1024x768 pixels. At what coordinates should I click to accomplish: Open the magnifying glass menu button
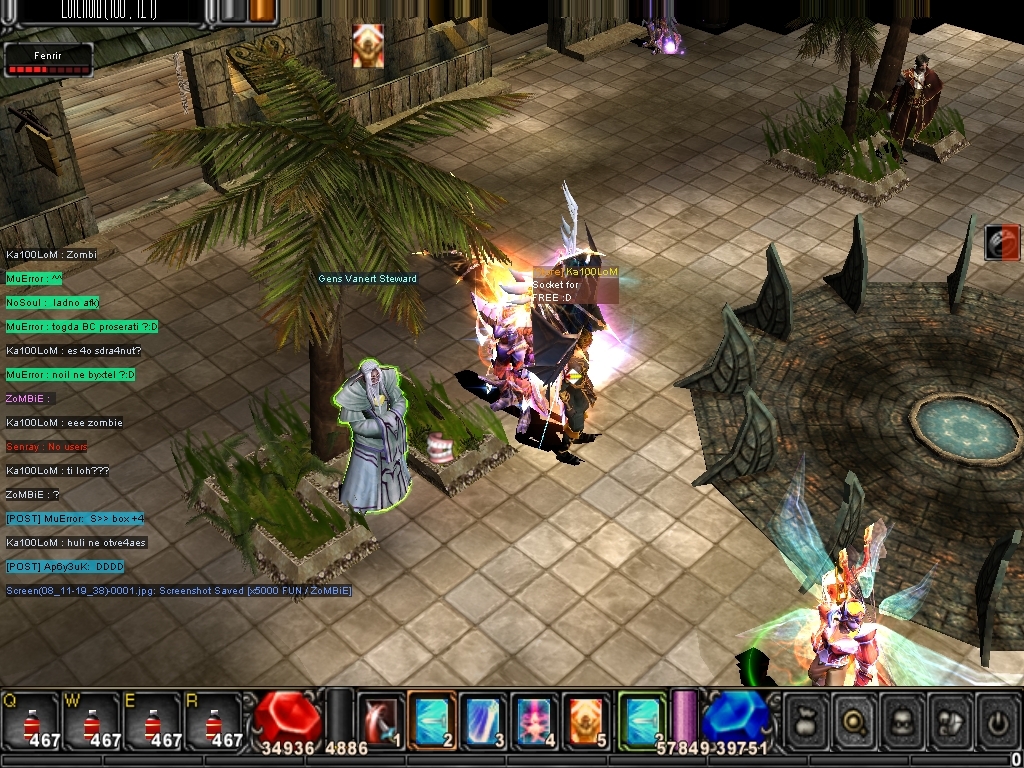853,720
